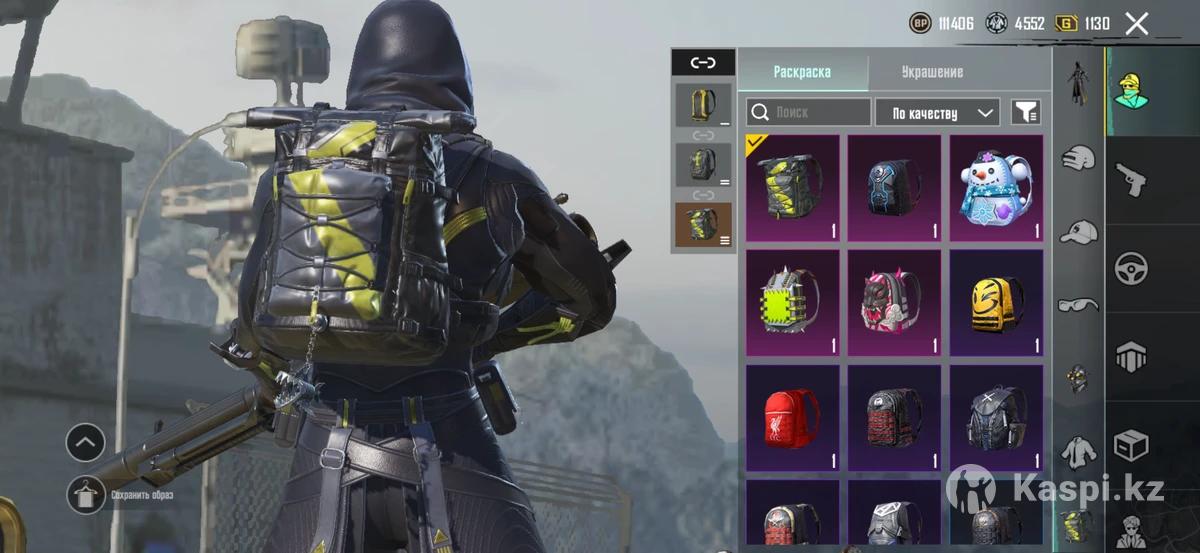Select the level 3 backpack slot
The width and height of the screenshot is (1200, 553).
click(x=703, y=224)
